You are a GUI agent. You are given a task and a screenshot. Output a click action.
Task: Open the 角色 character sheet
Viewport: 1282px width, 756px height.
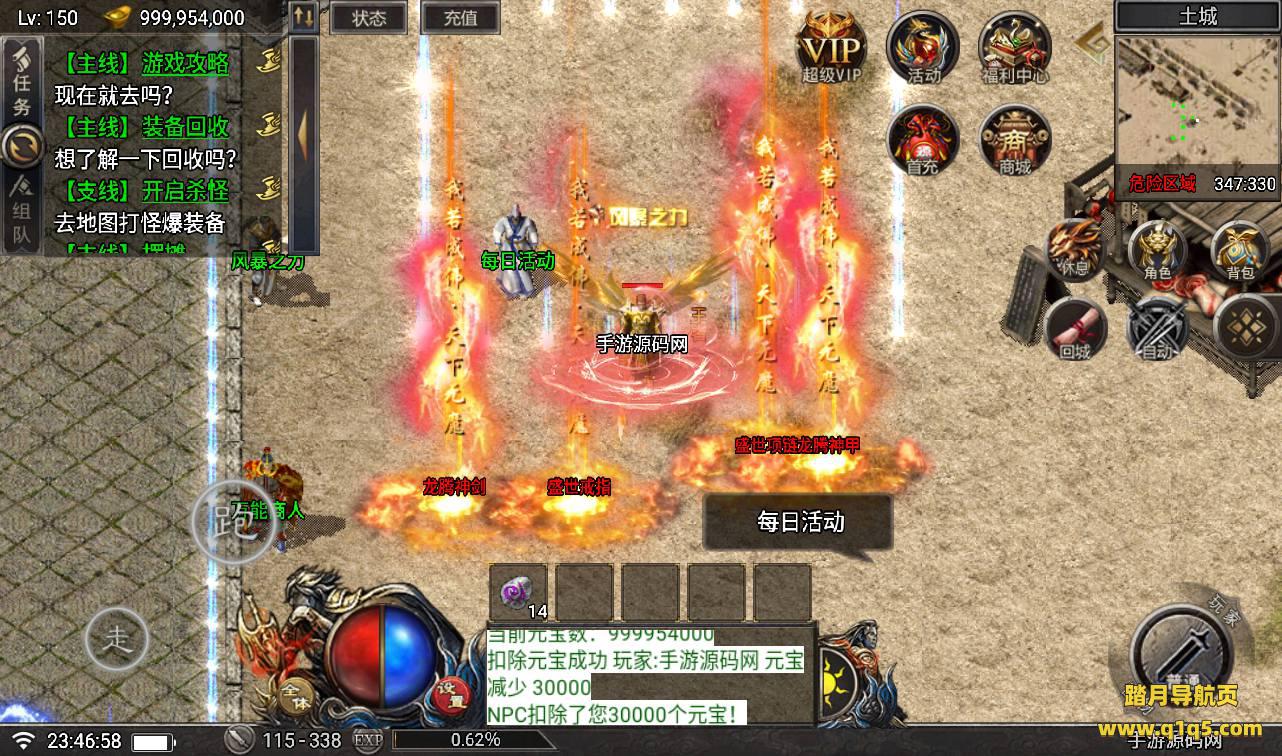point(1157,246)
